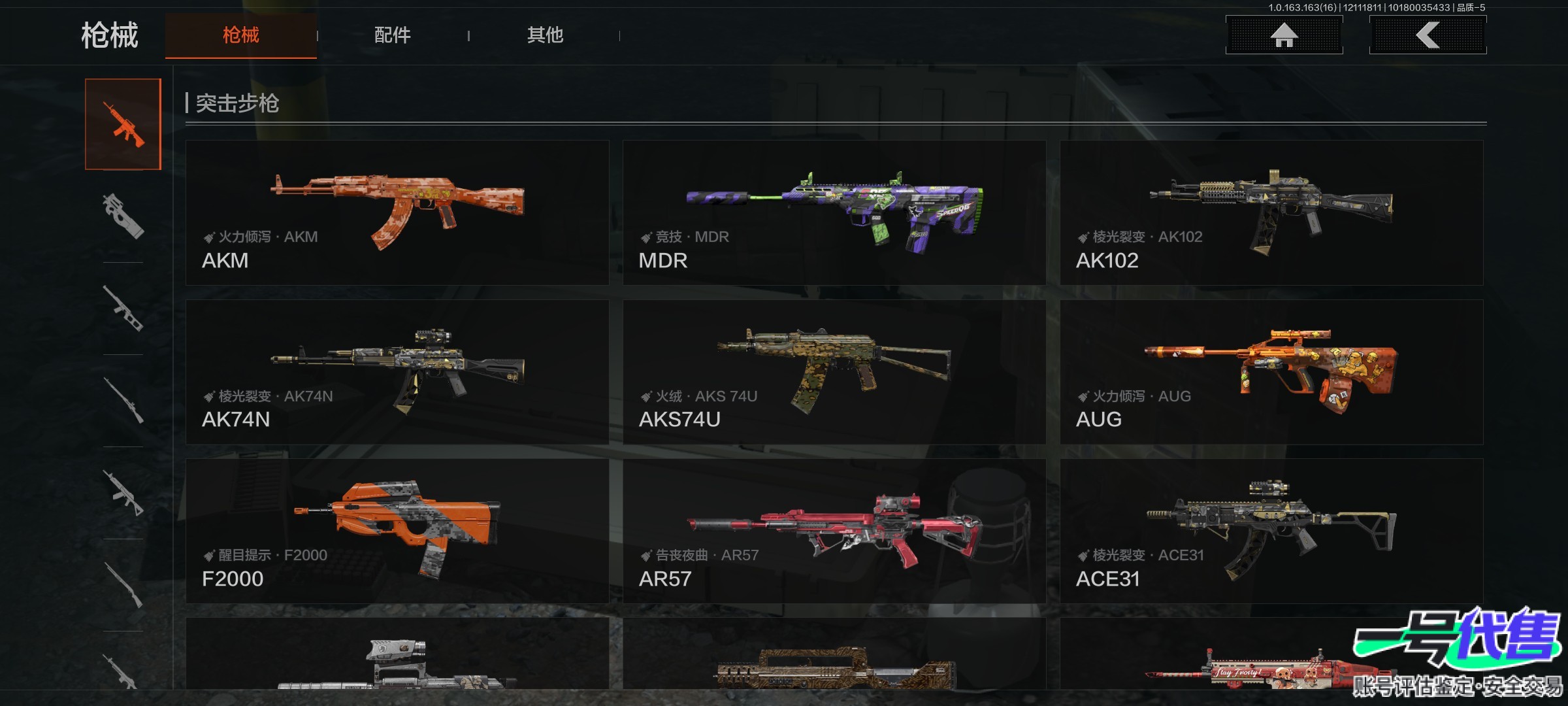1568x706 pixels.
Task: Select the 其他 tab
Action: [545, 35]
